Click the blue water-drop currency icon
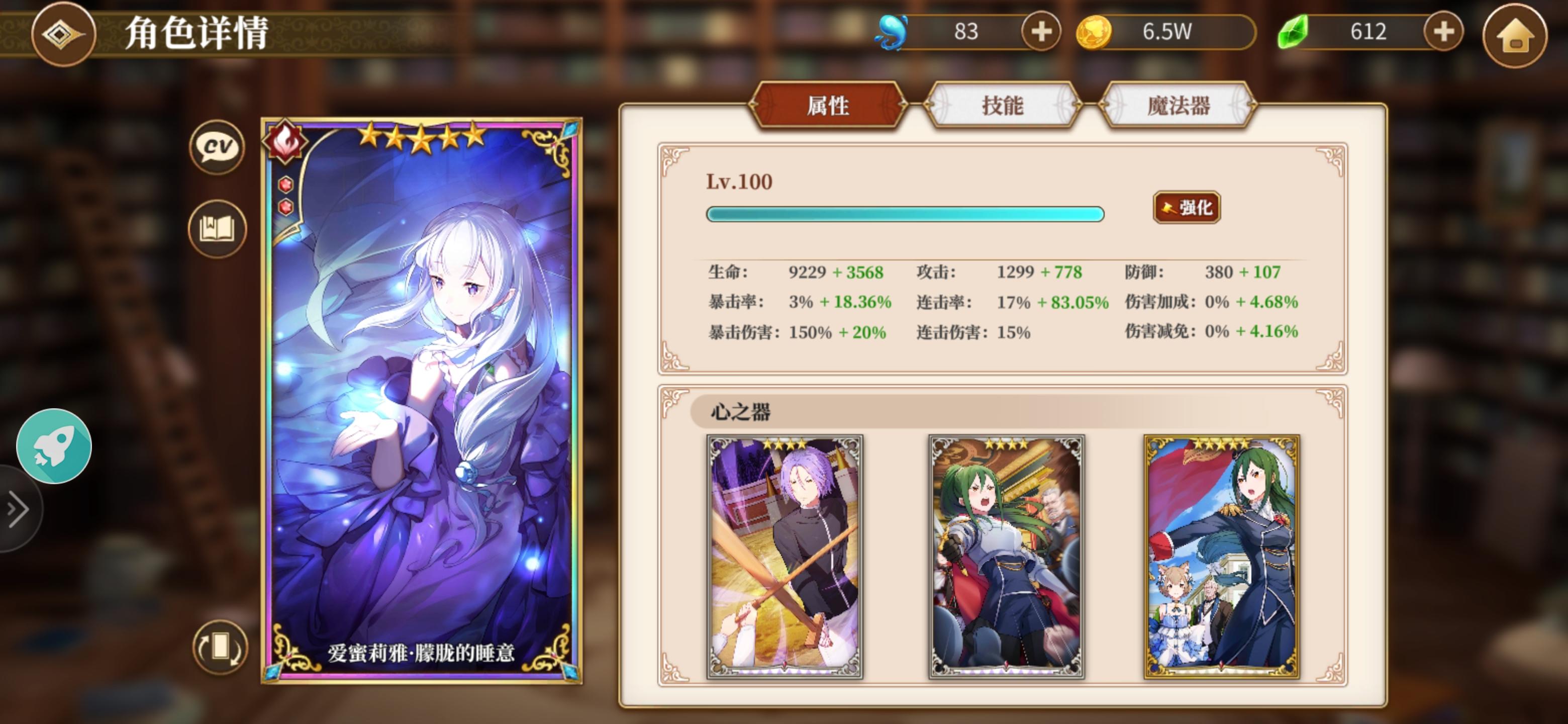 point(893,32)
